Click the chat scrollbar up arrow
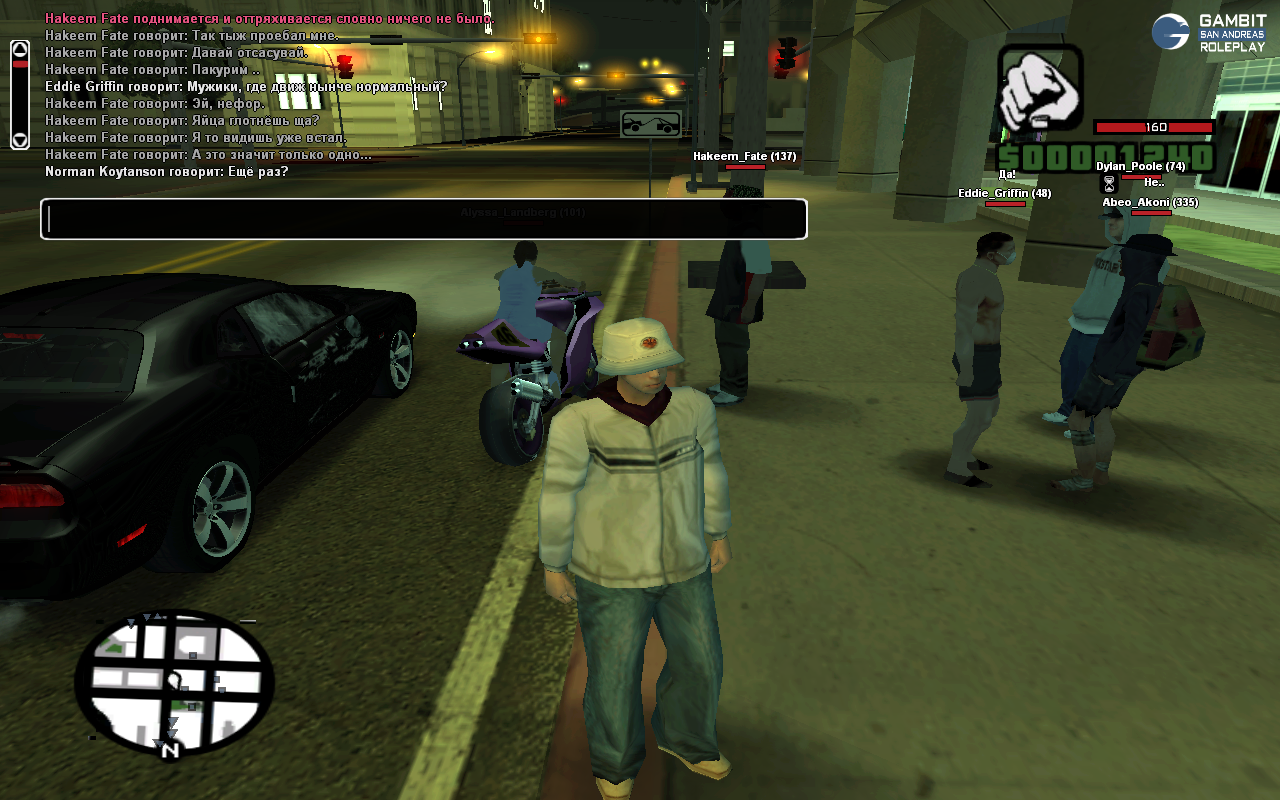The image size is (1280, 800). click(20, 49)
